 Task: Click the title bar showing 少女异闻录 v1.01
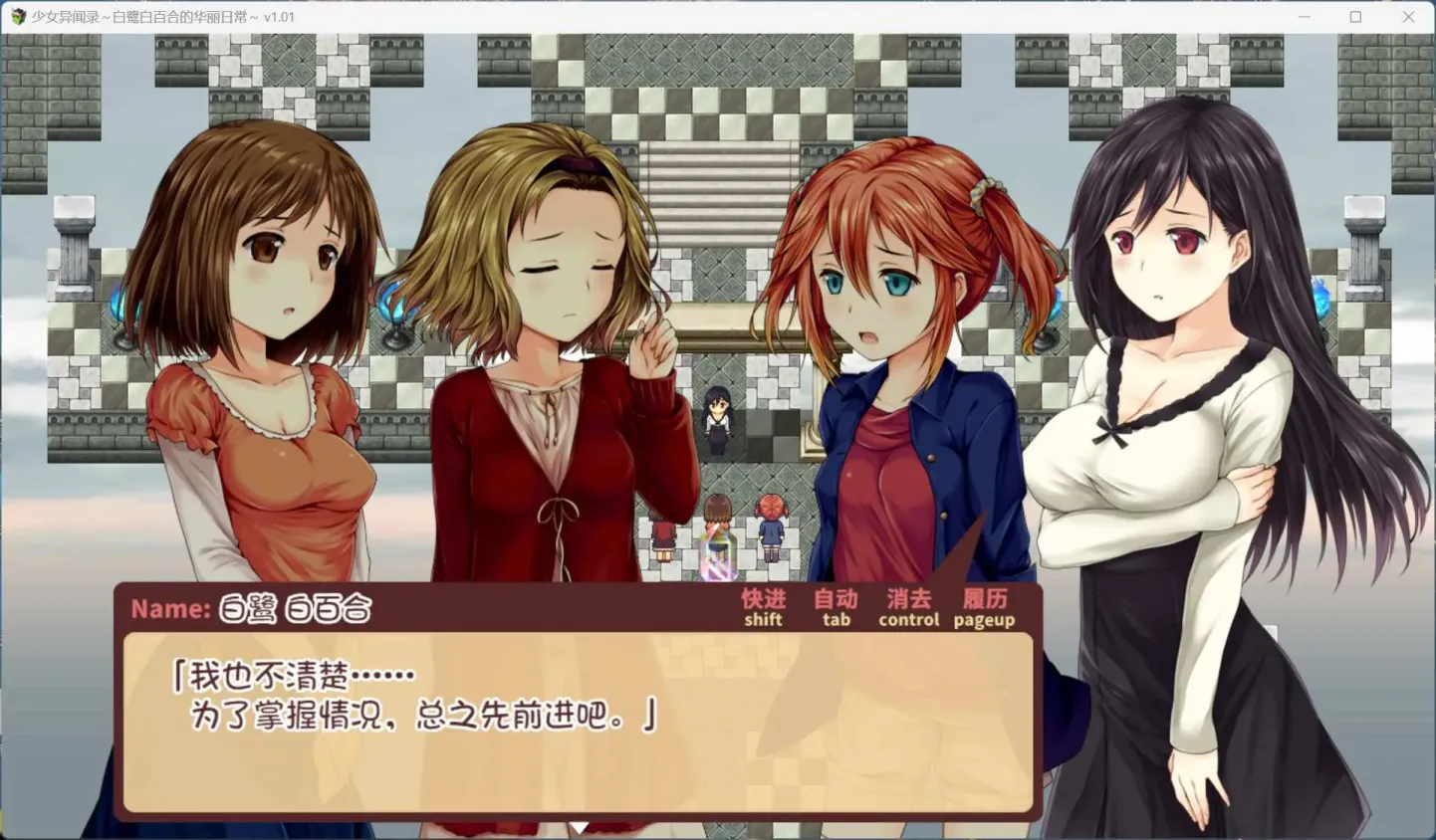159,16
